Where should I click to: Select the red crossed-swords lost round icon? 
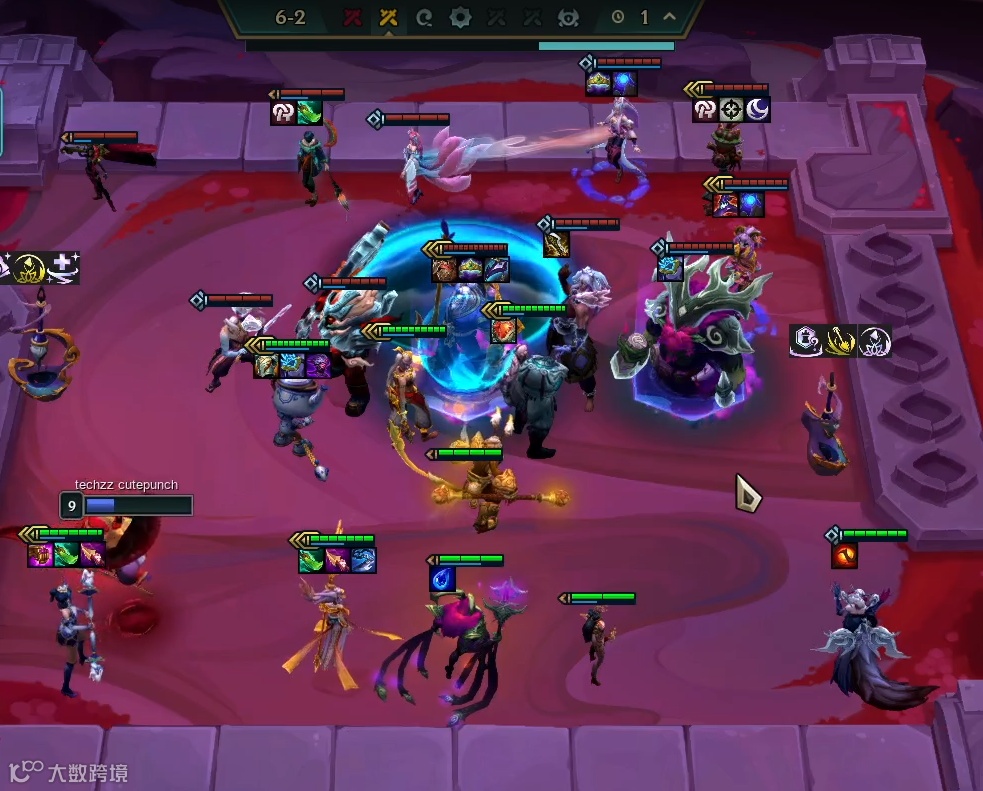tap(352, 17)
